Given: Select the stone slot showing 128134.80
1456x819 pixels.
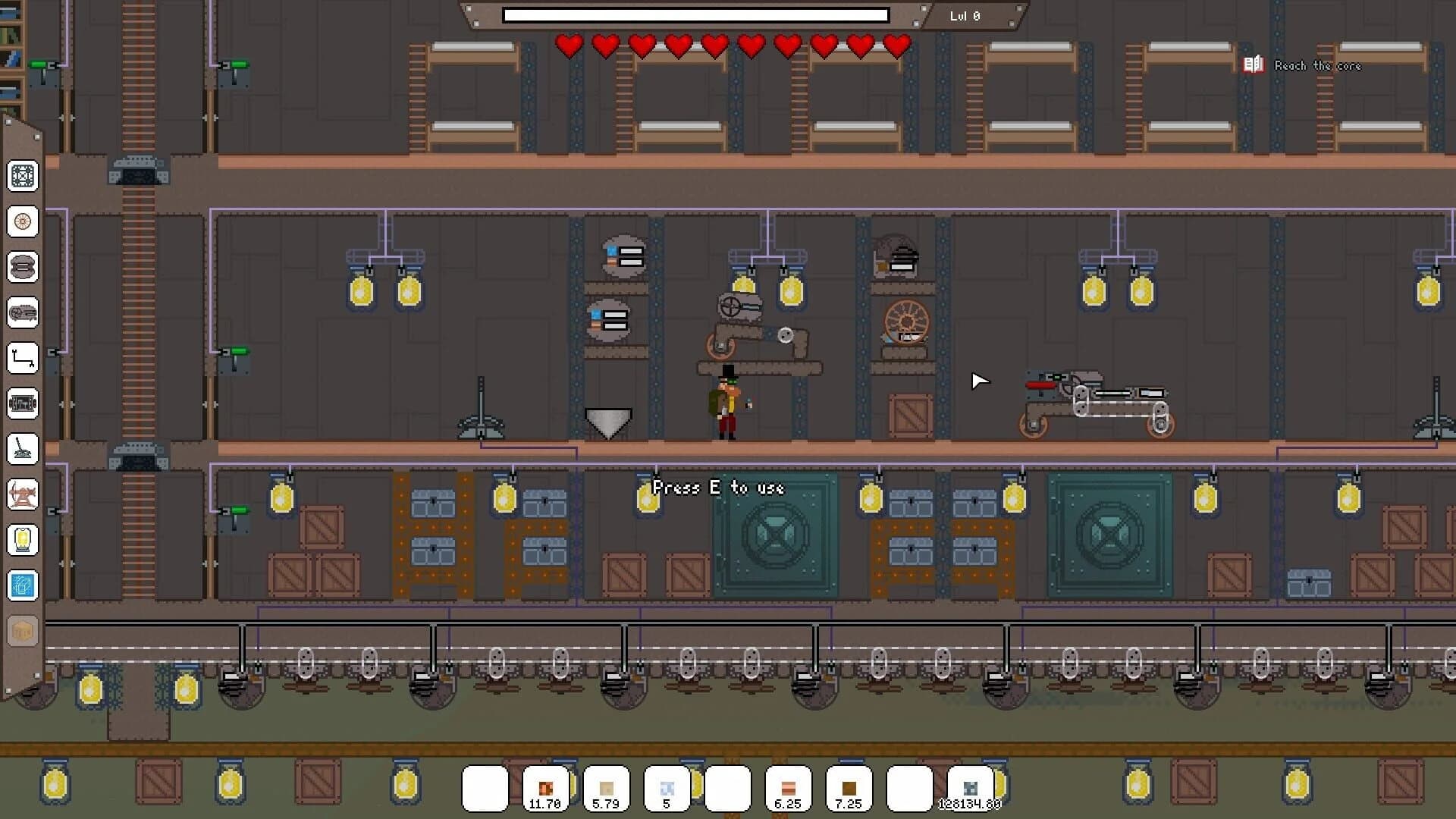Looking at the screenshot, I should point(971,787).
